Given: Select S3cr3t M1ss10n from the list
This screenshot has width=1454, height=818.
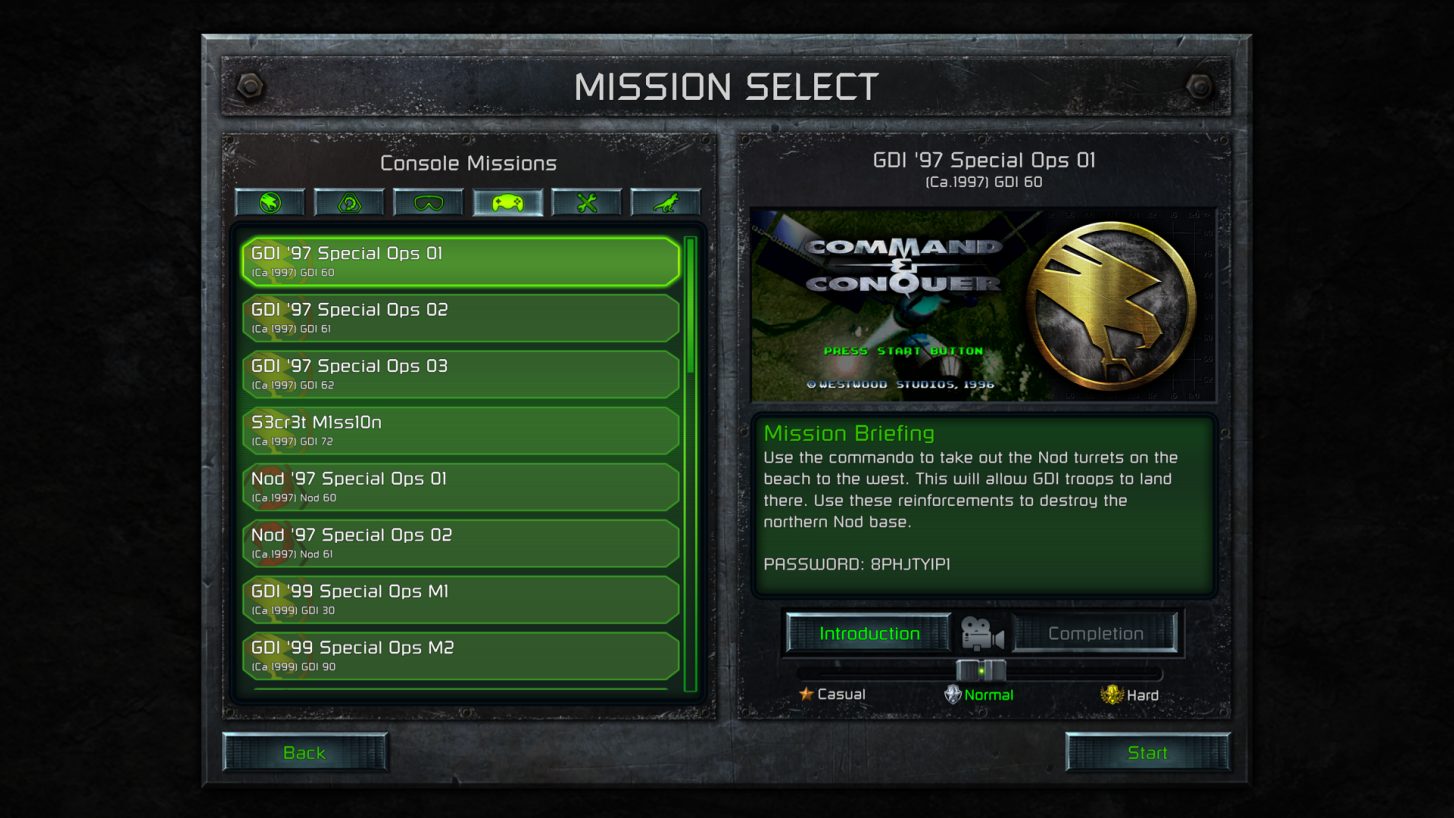Looking at the screenshot, I should click(x=458, y=429).
